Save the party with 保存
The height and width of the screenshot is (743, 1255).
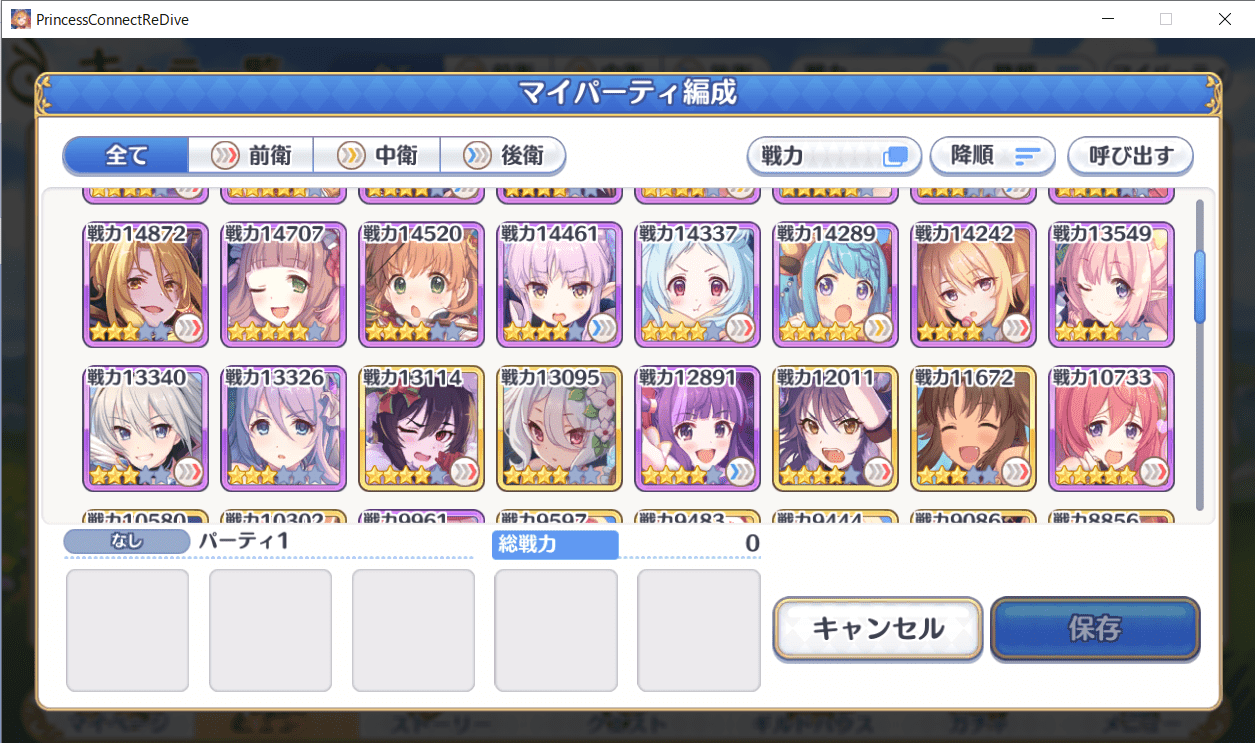click(x=1095, y=628)
